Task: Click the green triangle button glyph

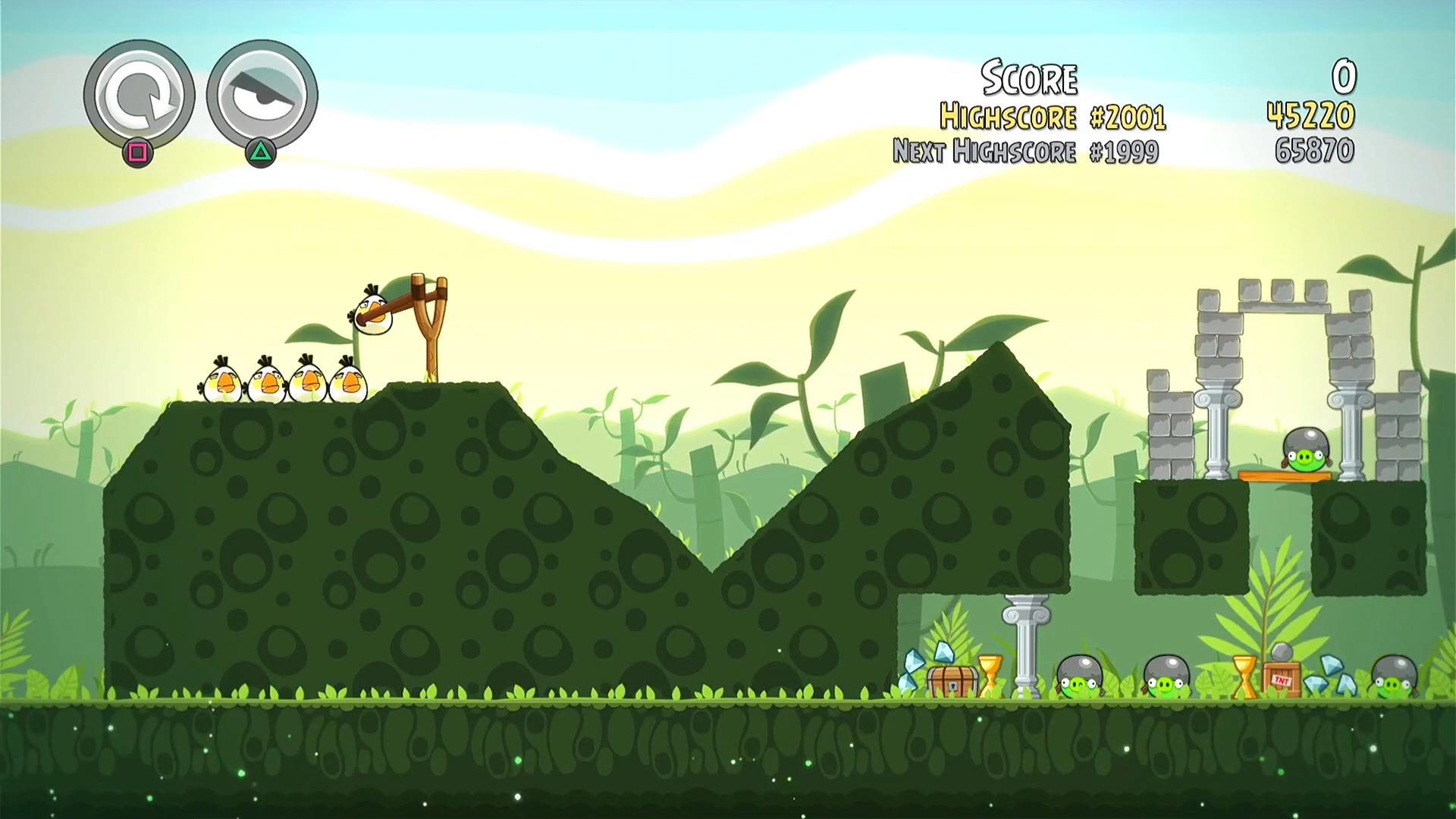Action: [262, 153]
